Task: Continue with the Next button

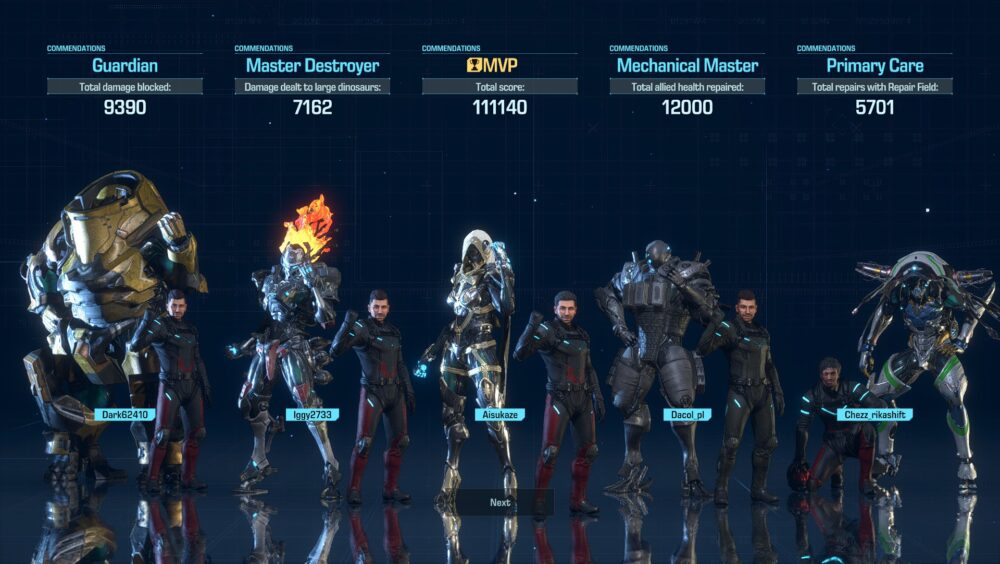Action: [x=500, y=502]
